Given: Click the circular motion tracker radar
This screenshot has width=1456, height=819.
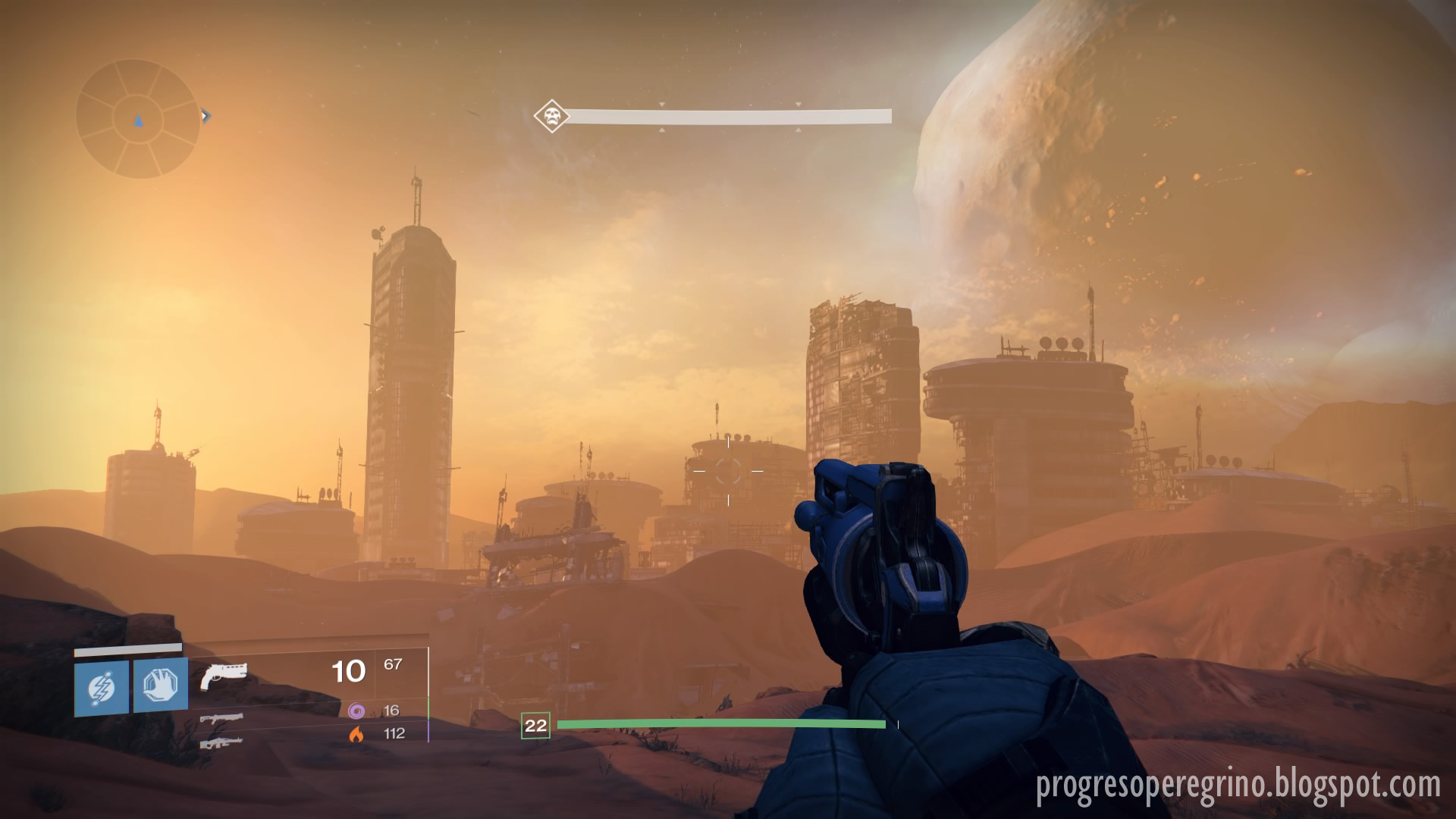Looking at the screenshot, I should 137,119.
